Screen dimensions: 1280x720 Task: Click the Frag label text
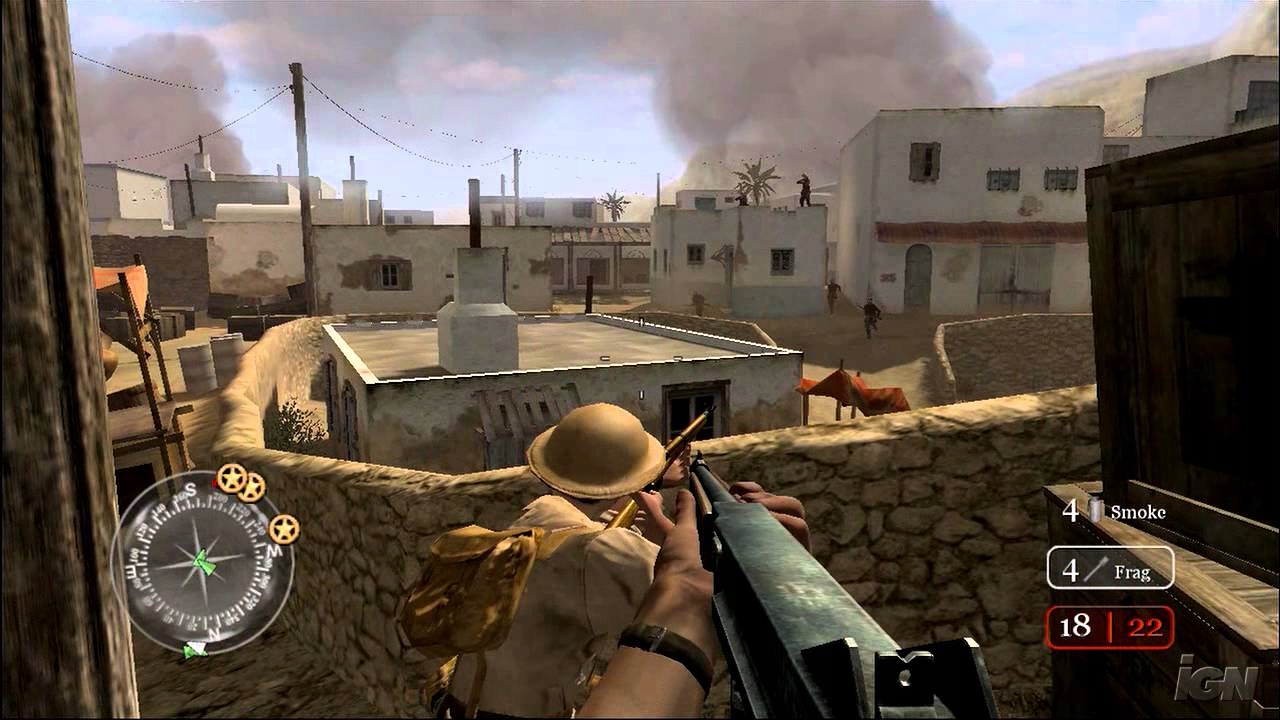coord(1132,574)
